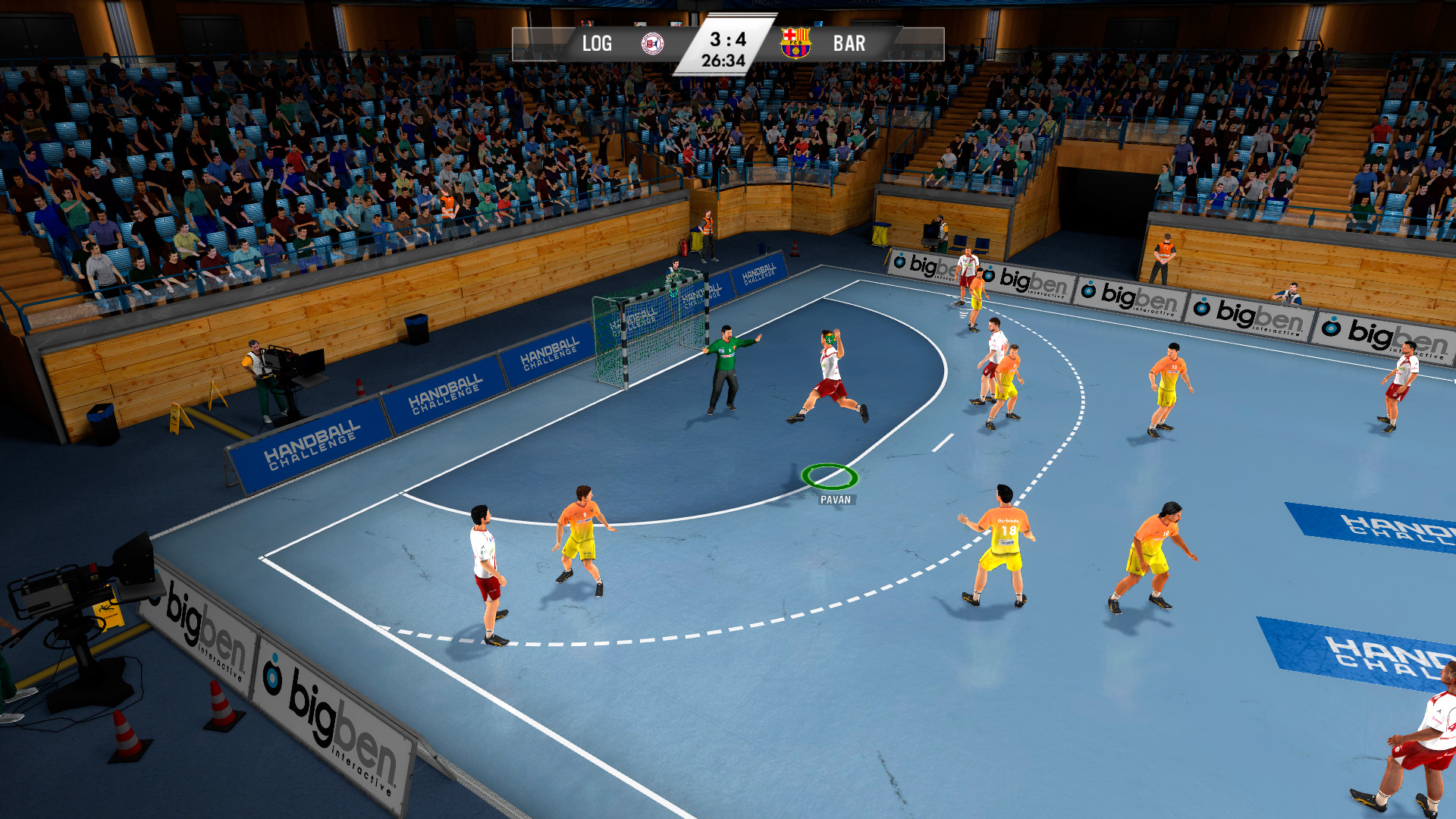Click the green player selection ring

(x=831, y=477)
